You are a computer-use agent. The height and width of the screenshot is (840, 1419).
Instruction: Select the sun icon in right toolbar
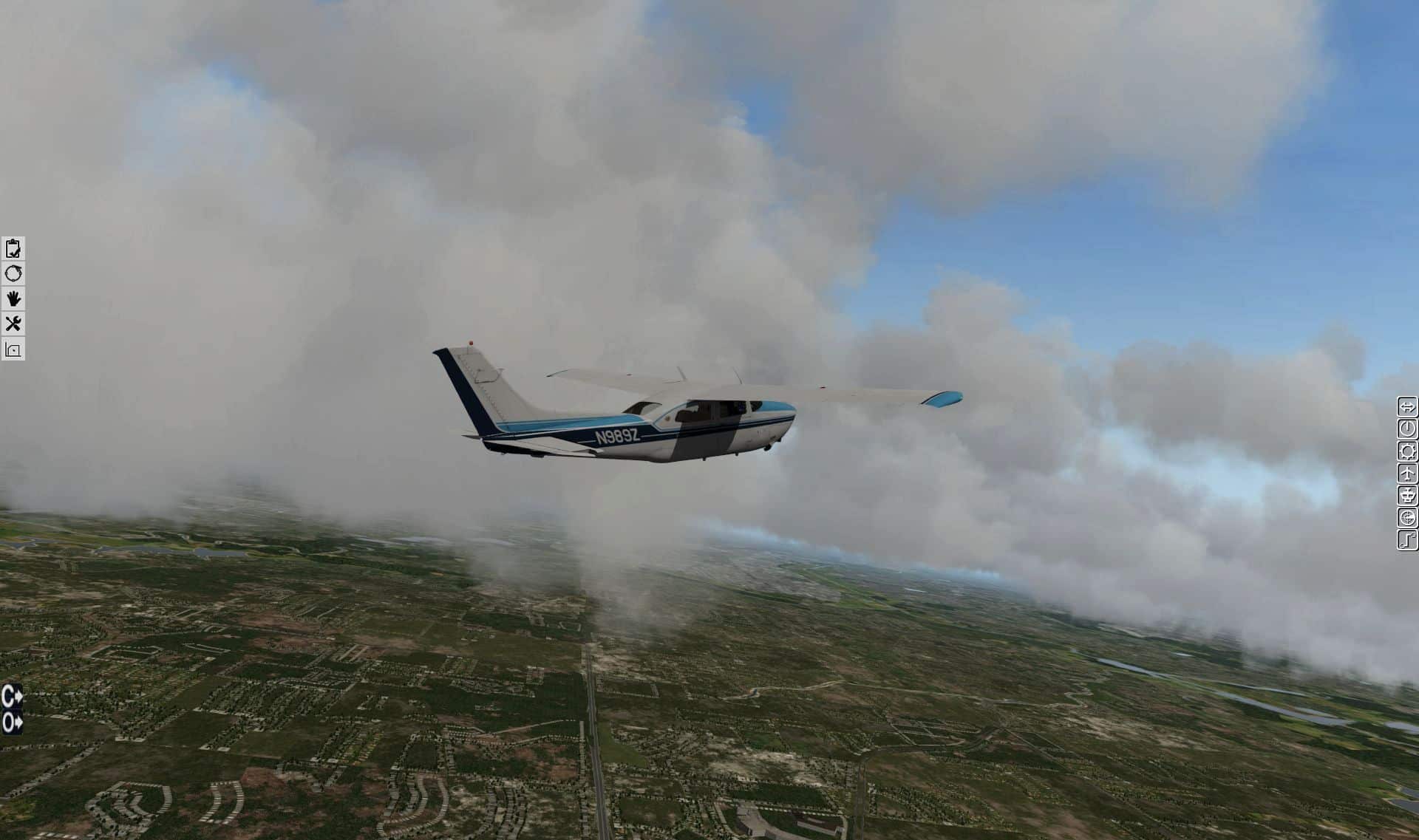click(x=1407, y=451)
